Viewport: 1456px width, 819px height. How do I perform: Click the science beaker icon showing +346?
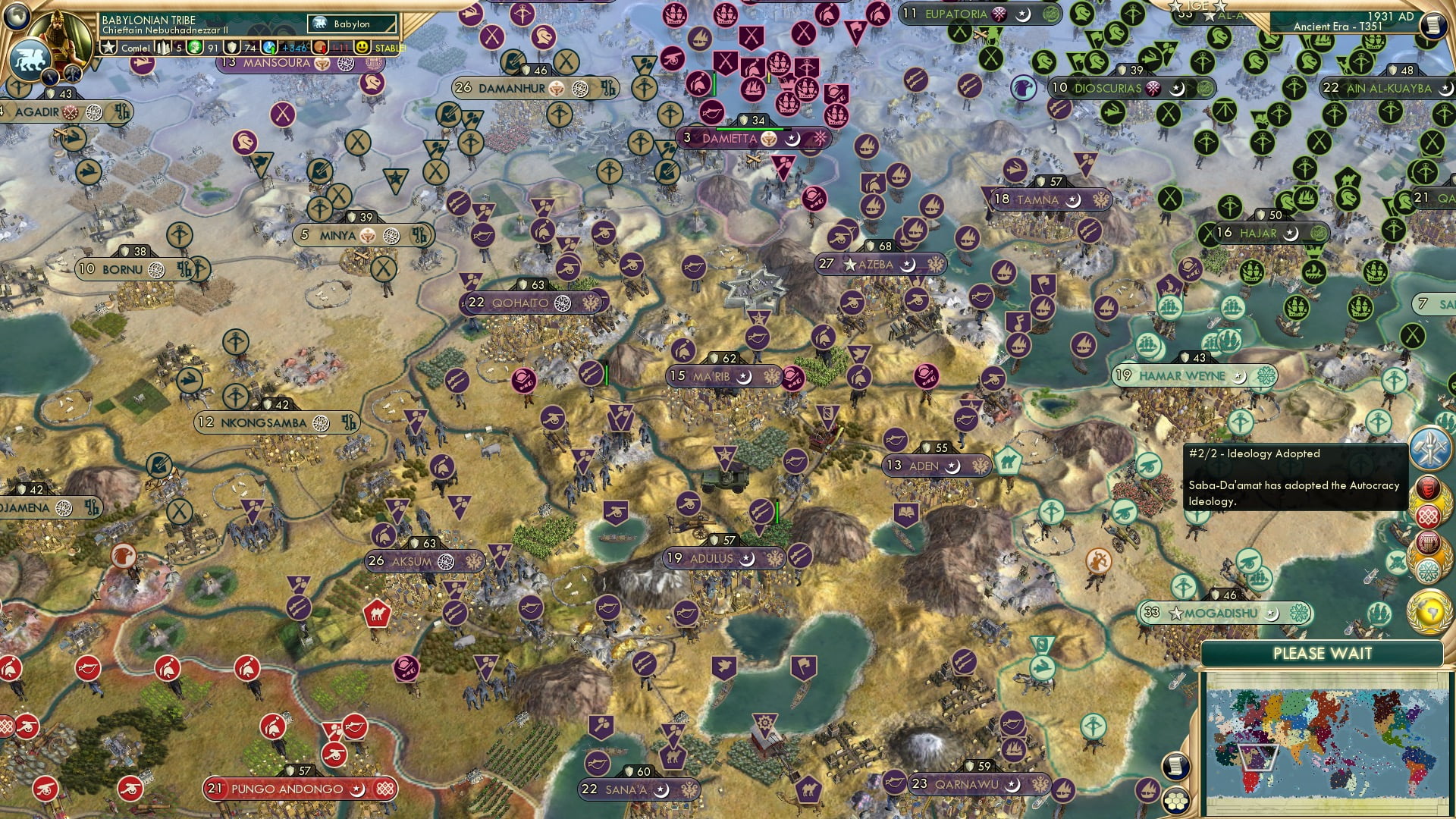point(269,49)
